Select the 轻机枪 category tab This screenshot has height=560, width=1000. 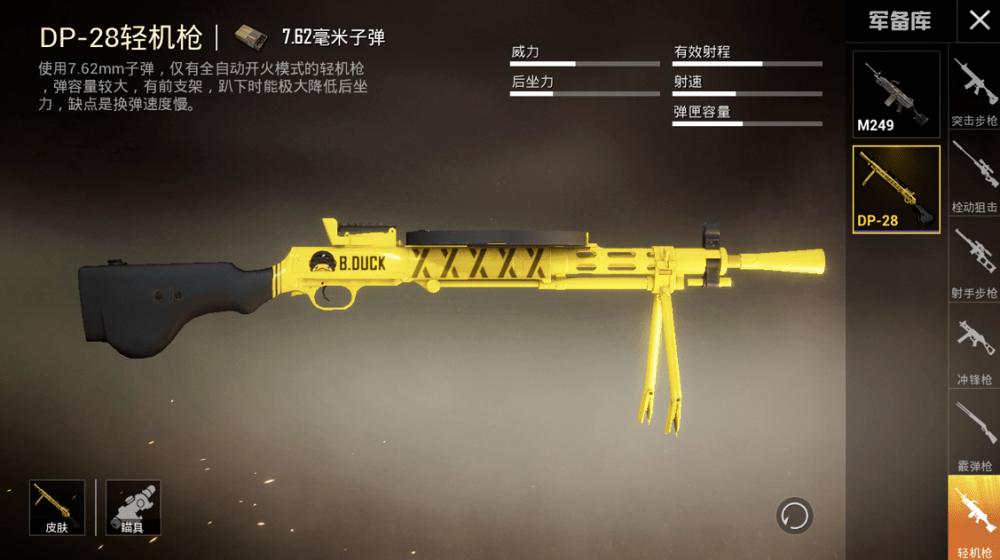[974, 519]
